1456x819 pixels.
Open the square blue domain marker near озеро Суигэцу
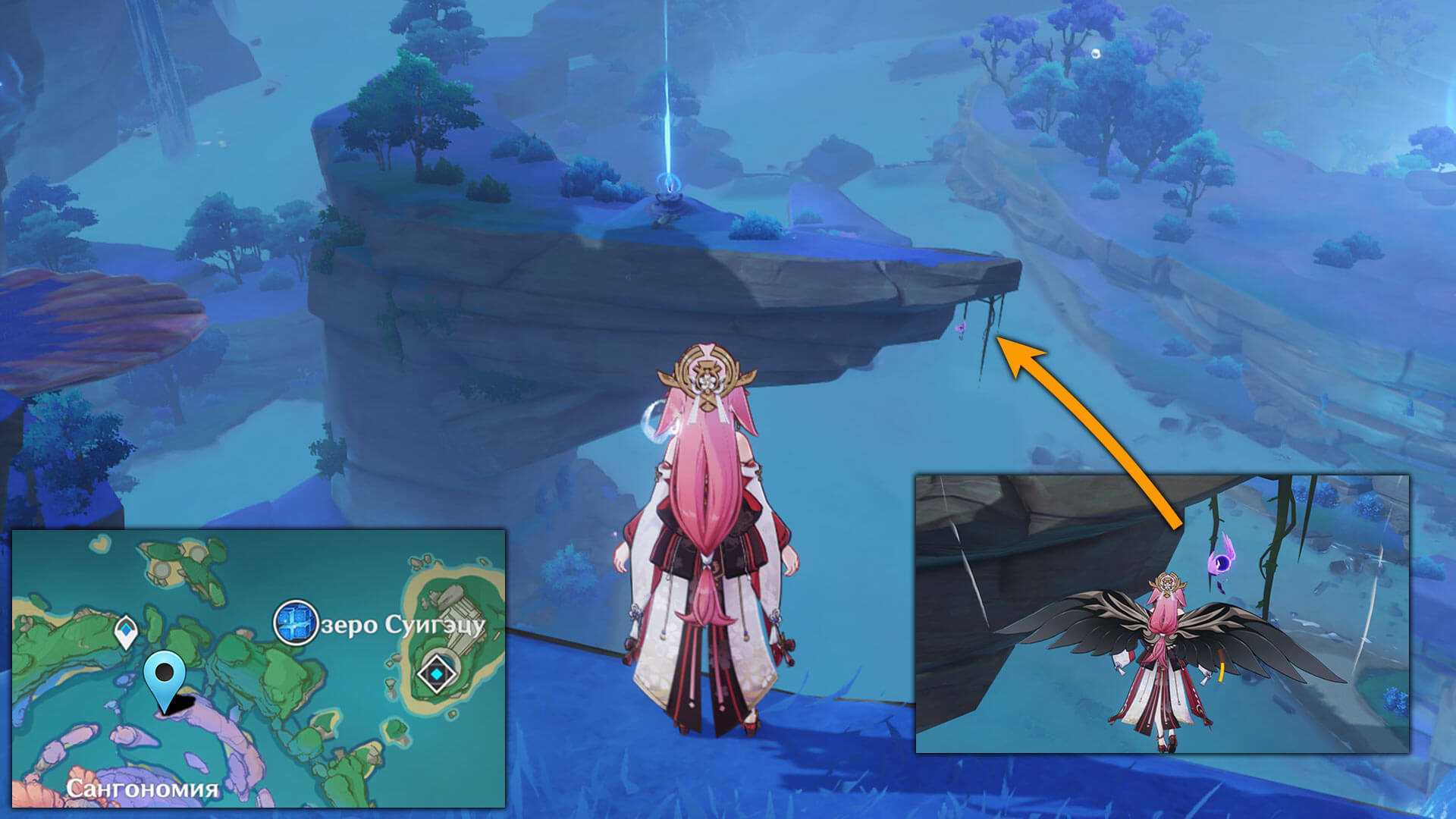294,623
